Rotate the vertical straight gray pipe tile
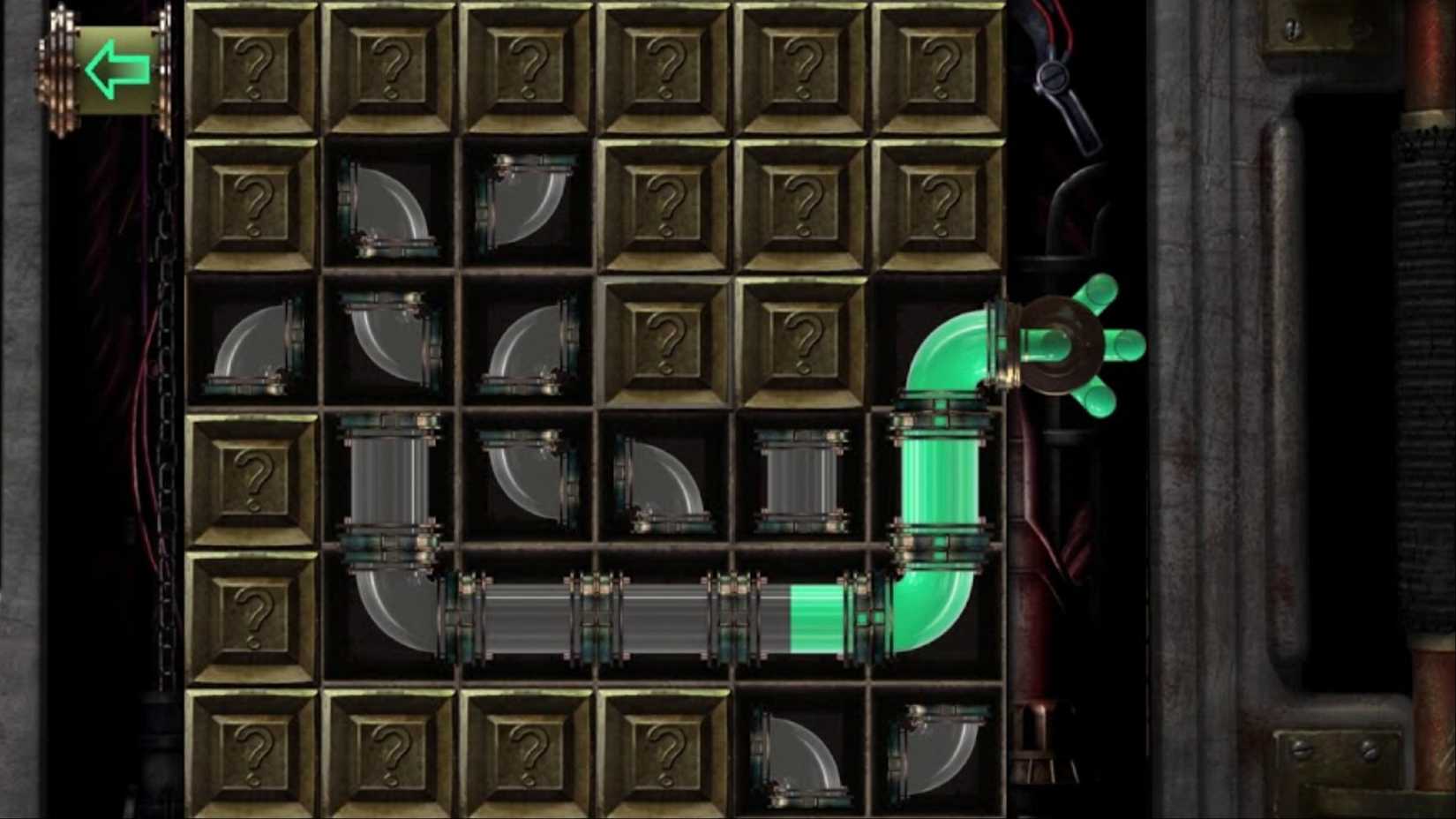 393,481
